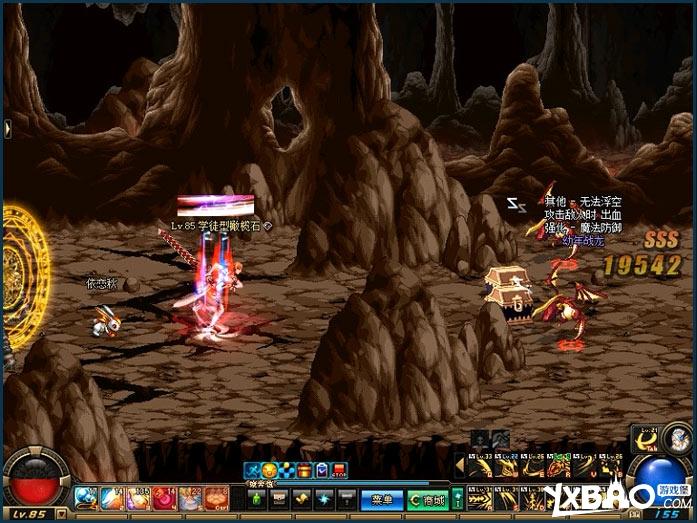Select the yellow smiley face icon
Viewport: 697px width, 523px height.
pyautogui.click(x=270, y=470)
